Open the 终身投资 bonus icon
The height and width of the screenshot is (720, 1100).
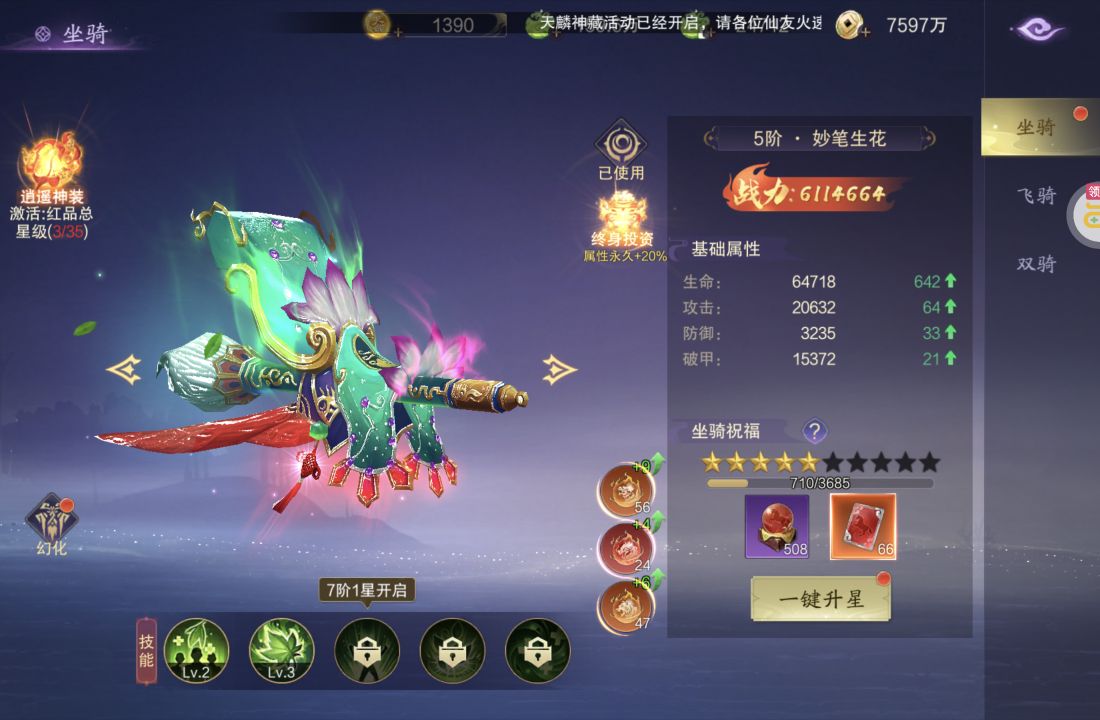tap(624, 214)
